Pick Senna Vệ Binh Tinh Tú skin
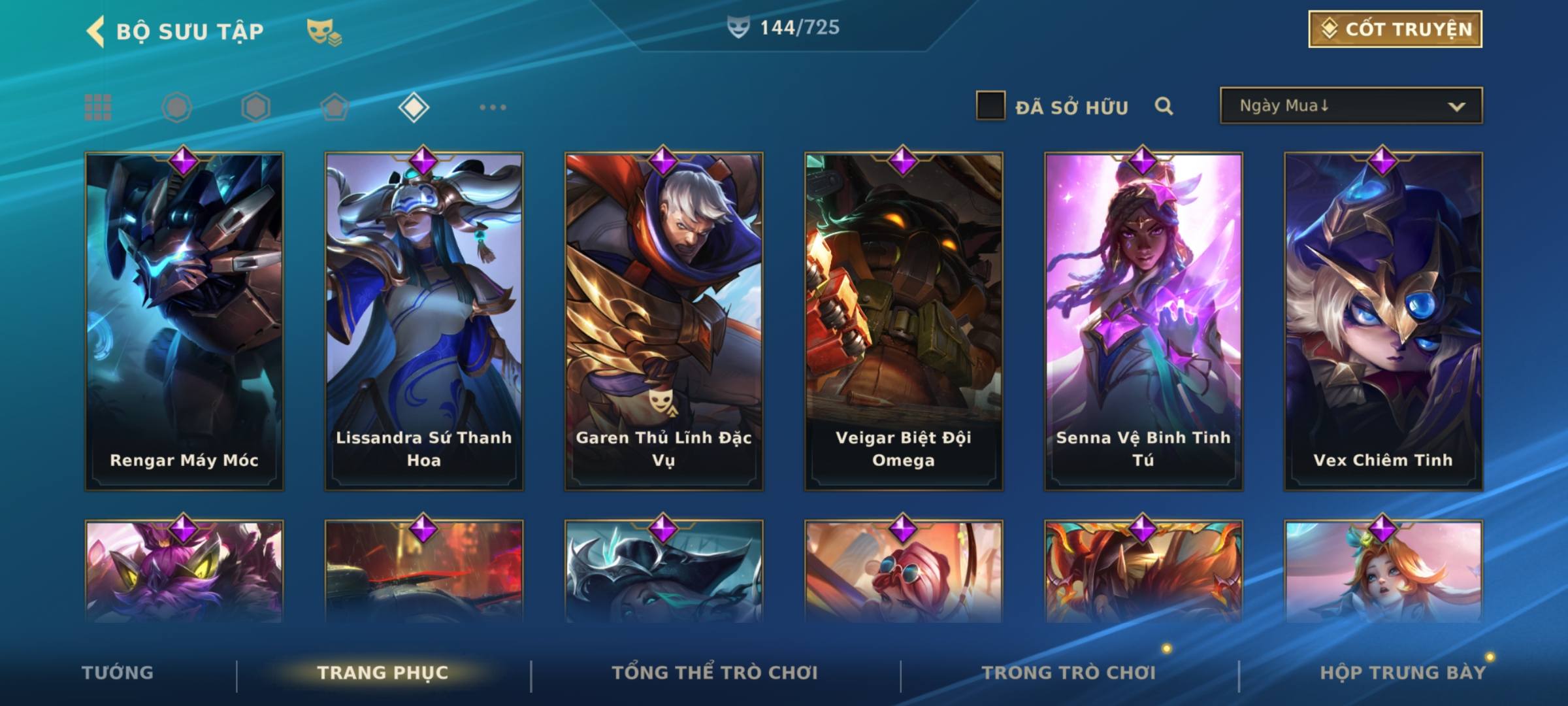 click(x=1143, y=320)
